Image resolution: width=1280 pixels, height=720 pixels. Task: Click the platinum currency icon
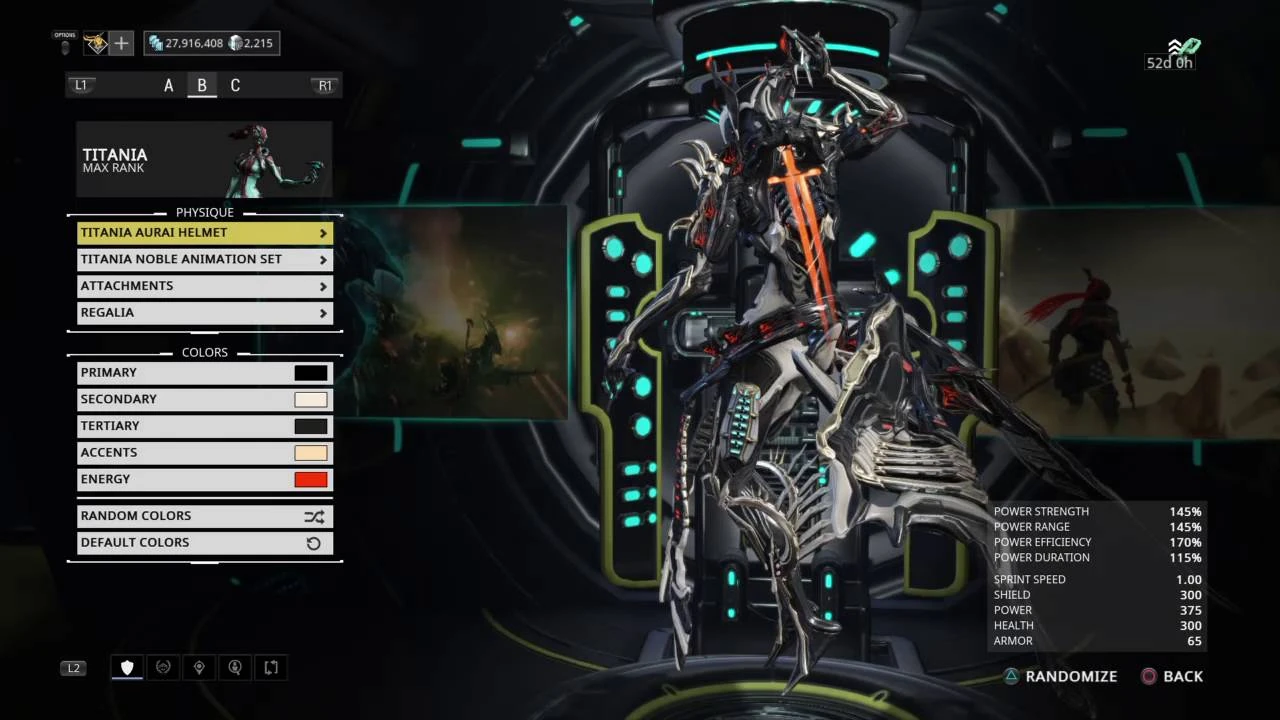[x=234, y=42]
